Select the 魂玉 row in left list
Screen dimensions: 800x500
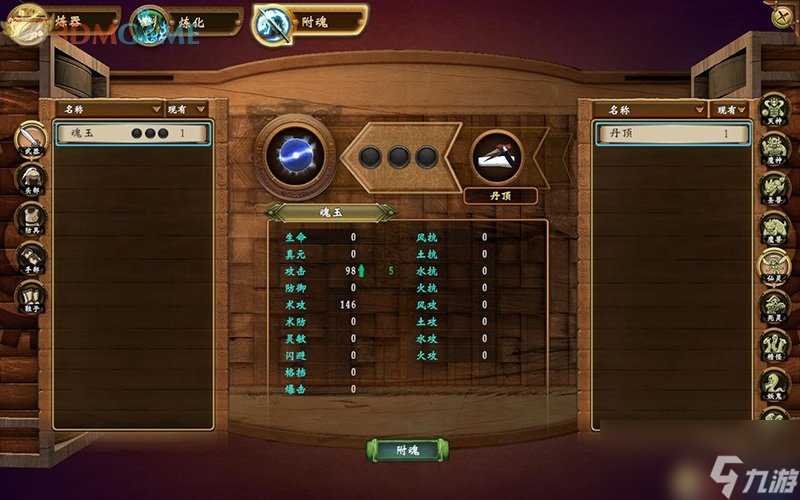[x=133, y=133]
